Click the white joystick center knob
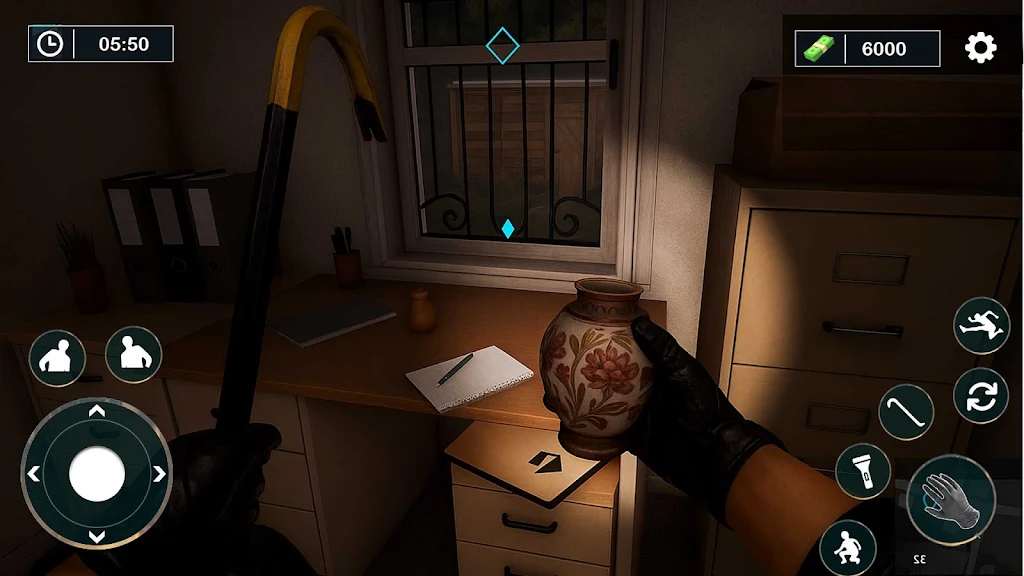Screen dimensions: 1024x576 tap(97, 473)
